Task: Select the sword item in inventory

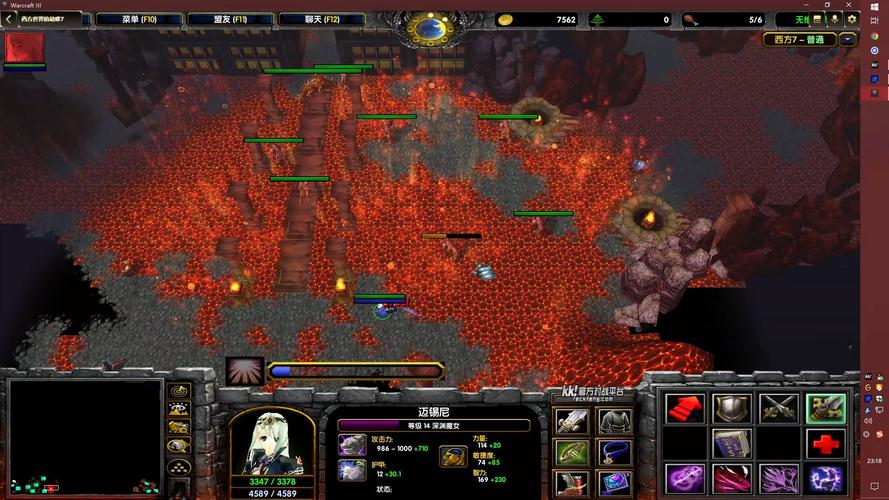Action: tap(571, 421)
